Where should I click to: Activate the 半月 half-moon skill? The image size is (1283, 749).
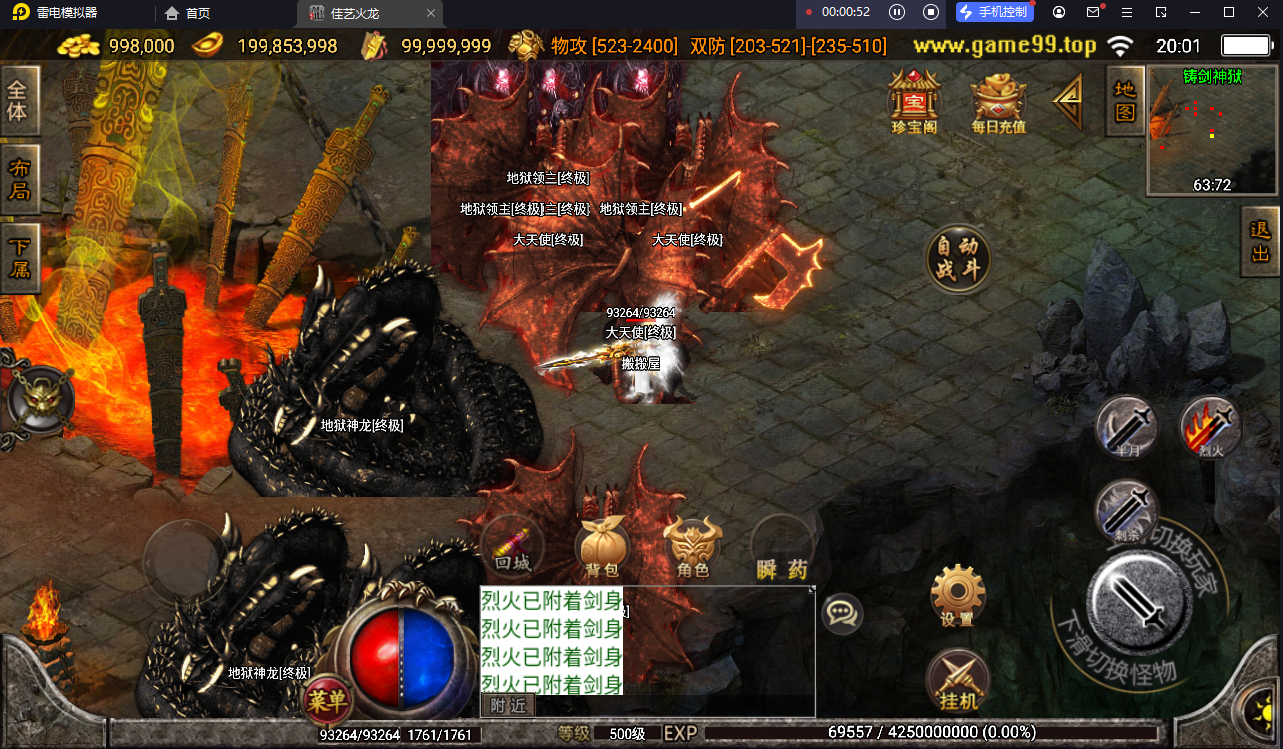[1127, 428]
